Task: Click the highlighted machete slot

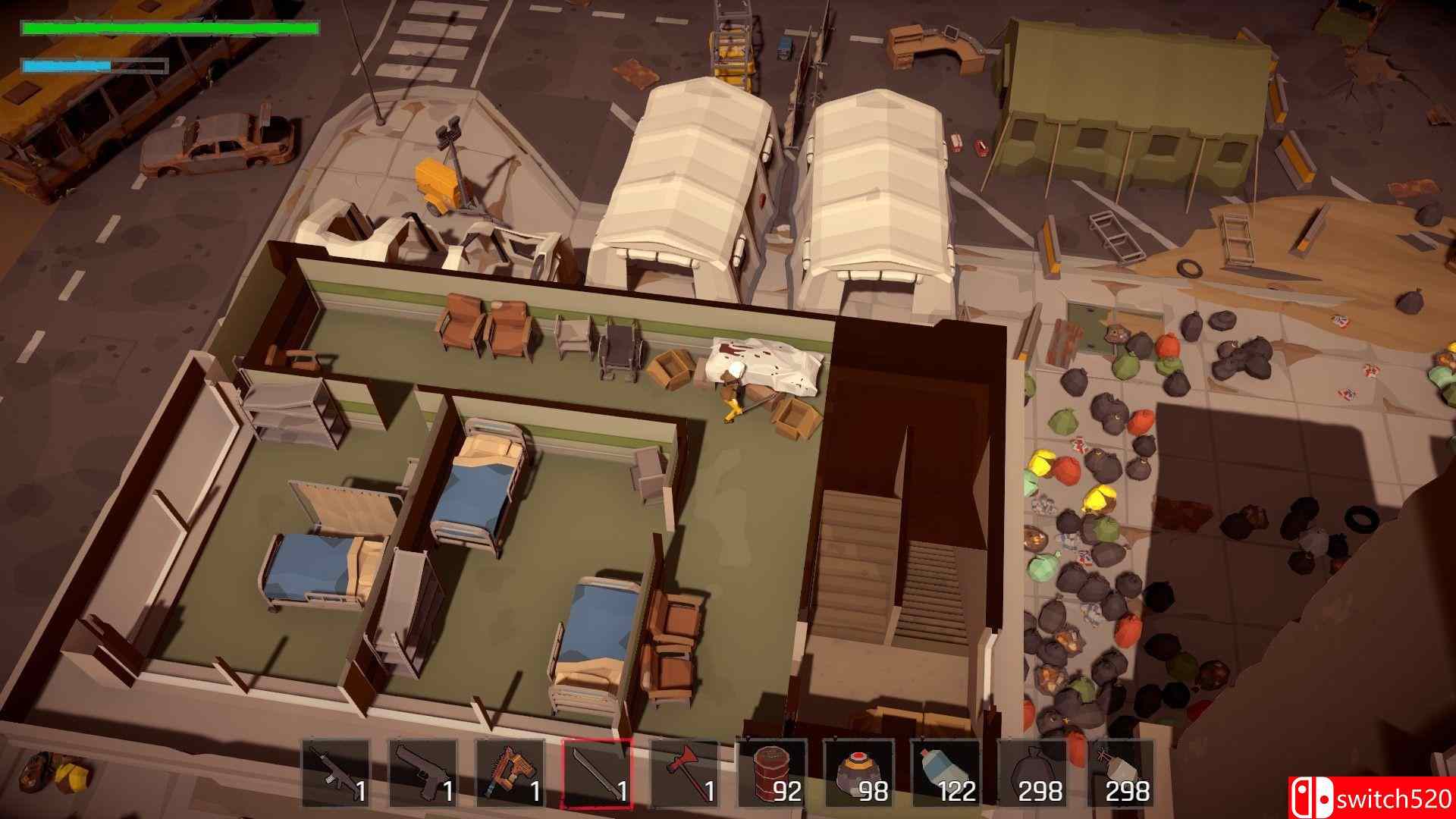Action: pos(597,773)
